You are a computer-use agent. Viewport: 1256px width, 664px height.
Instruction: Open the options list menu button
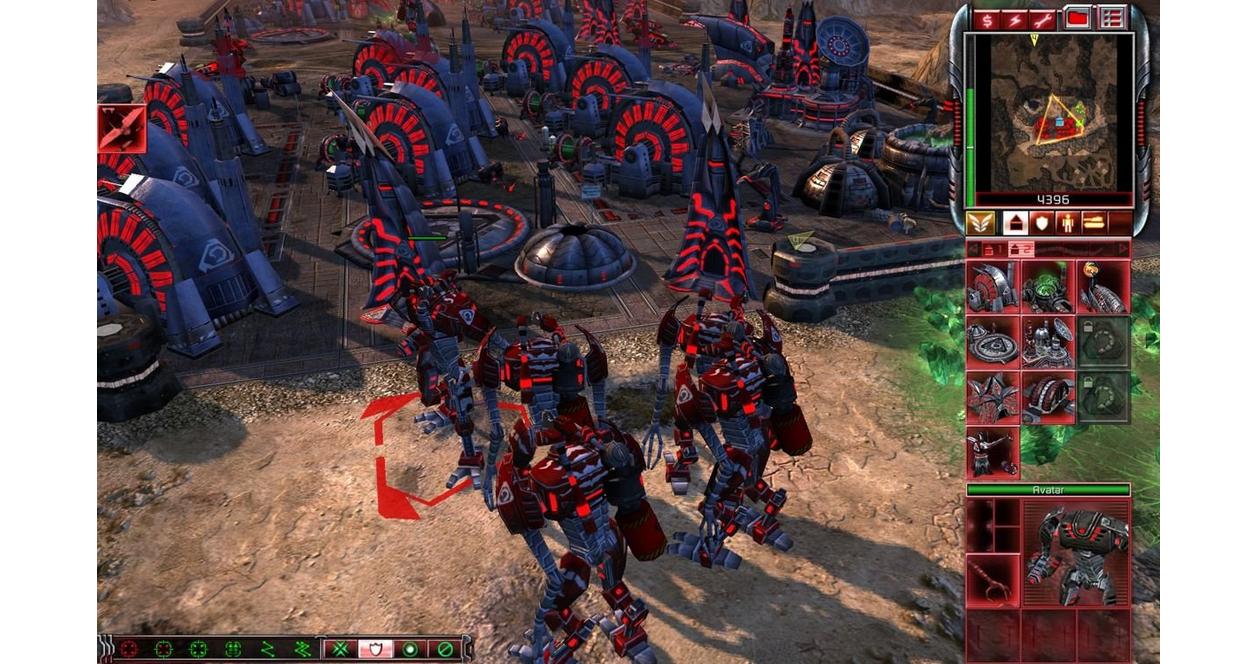[1112, 19]
